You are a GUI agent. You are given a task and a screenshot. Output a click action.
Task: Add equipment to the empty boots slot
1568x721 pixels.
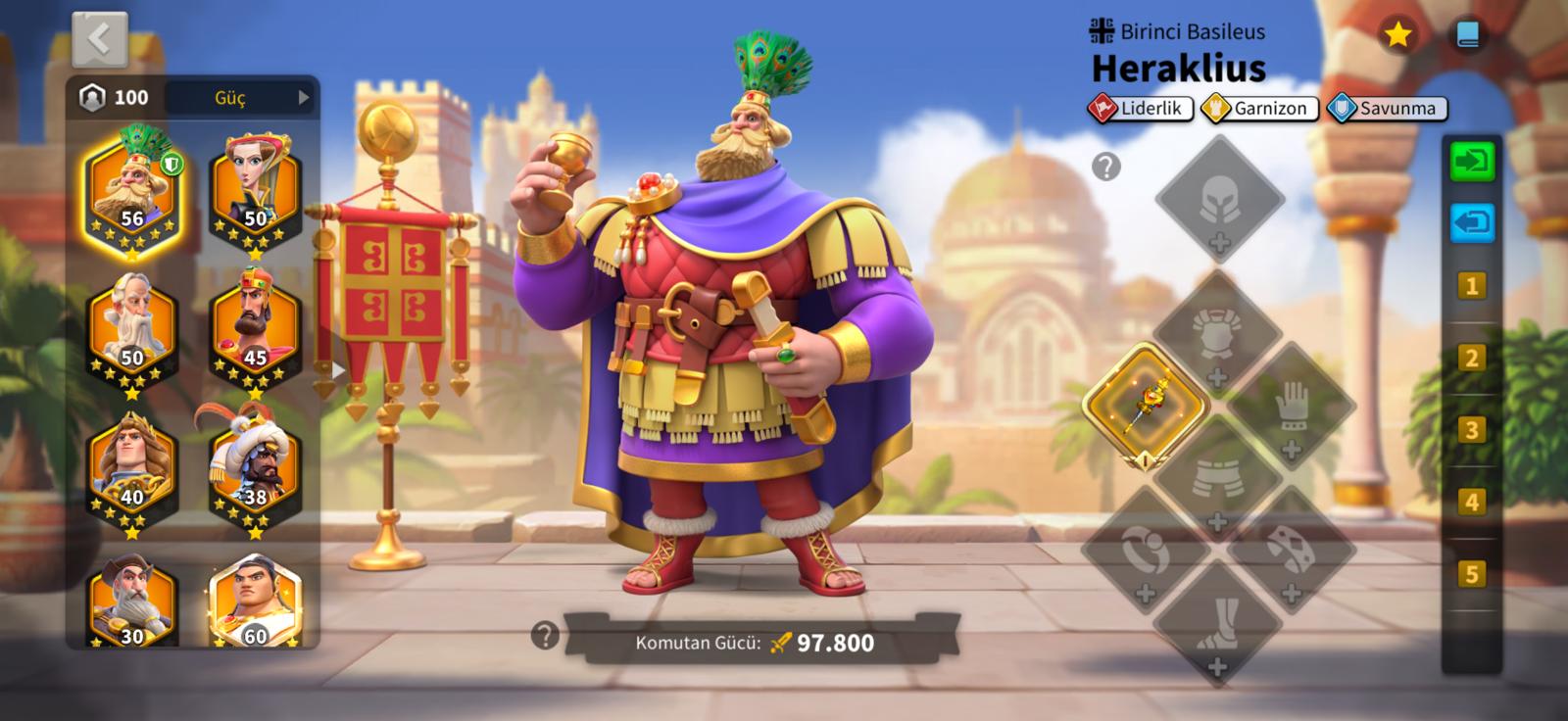pos(1217,624)
